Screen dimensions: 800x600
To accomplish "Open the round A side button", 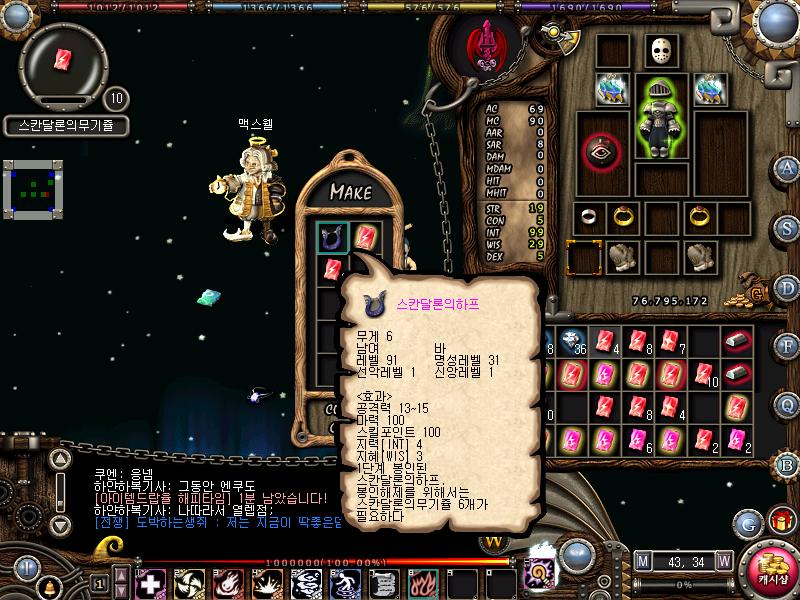I will click(788, 168).
